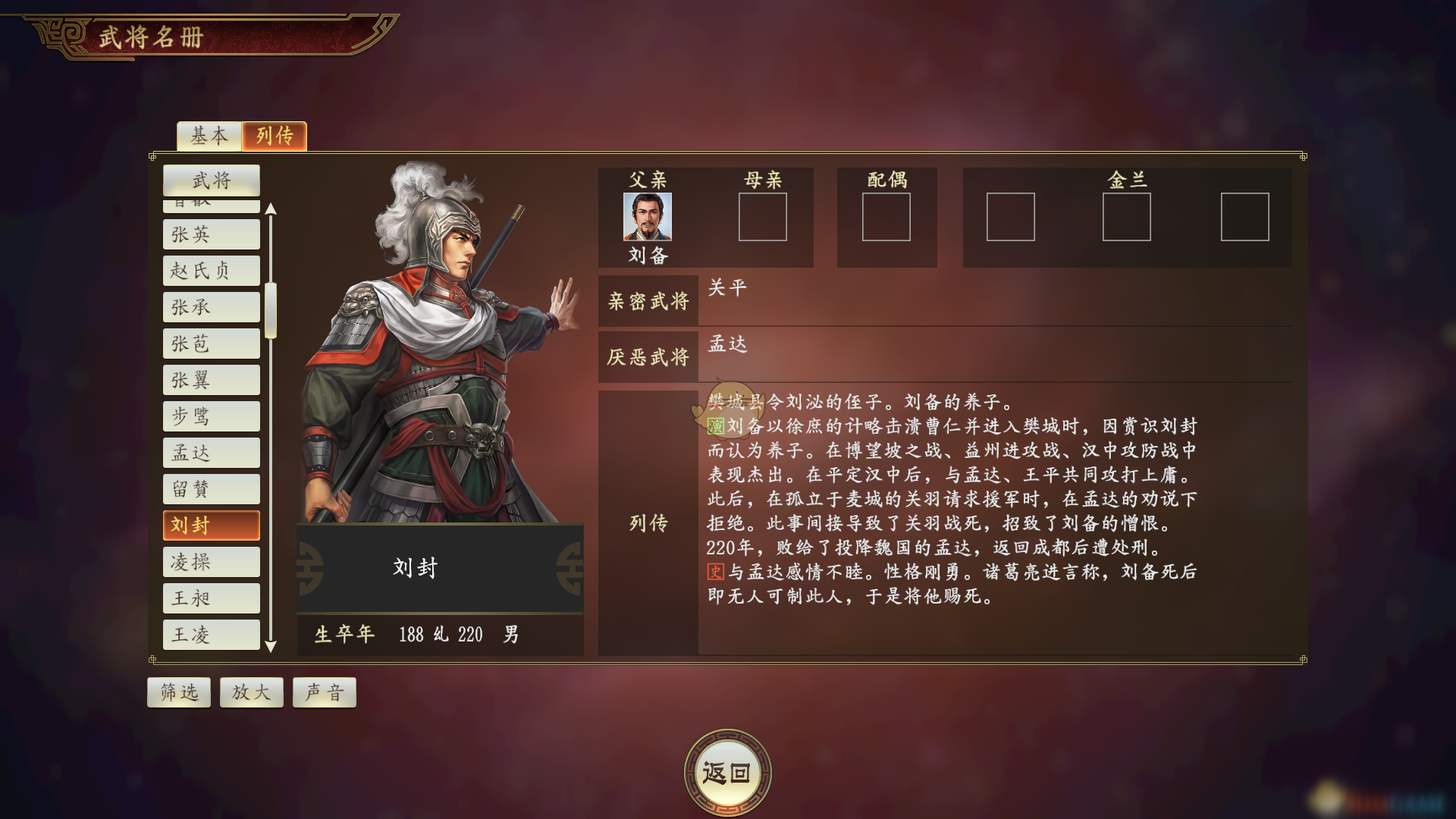Image resolution: width=1456 pixels, height=819 pixels.
Task: Select 孟达 in the general list
Action: (211, 452)
